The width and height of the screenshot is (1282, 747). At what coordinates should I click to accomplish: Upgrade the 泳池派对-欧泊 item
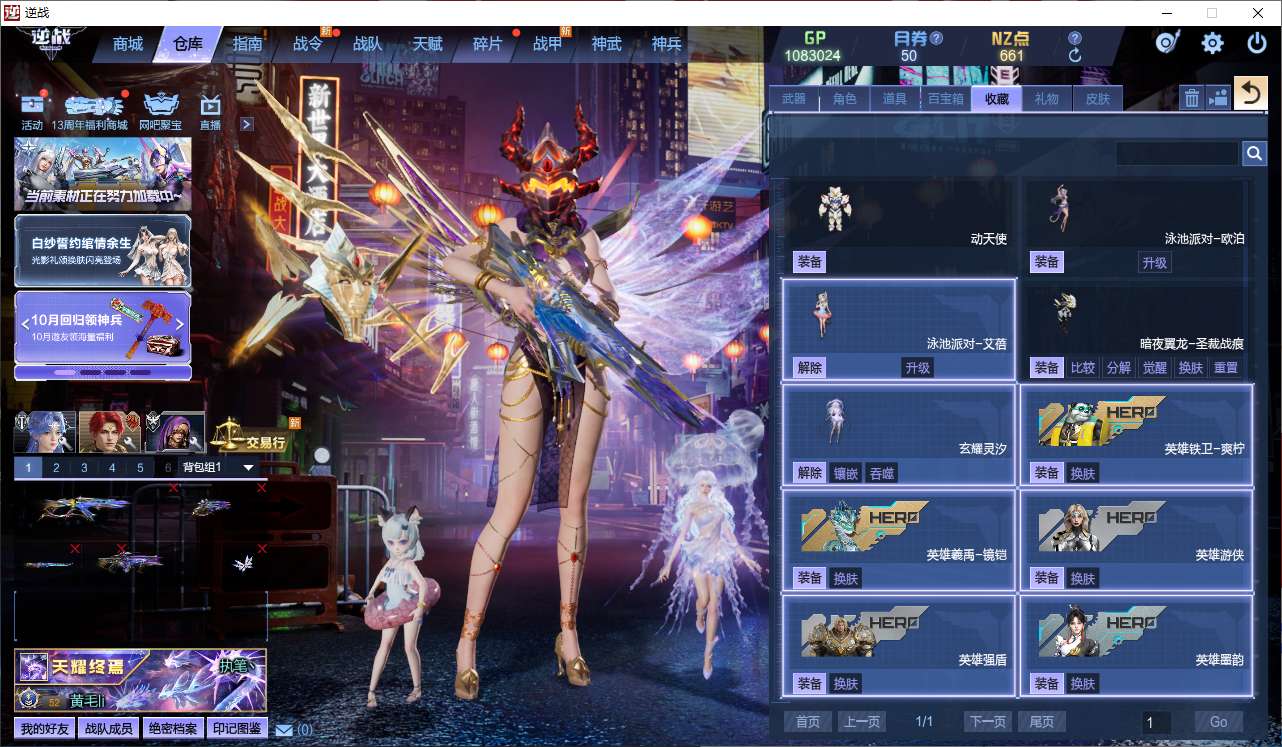click(x=1155, y=262)
